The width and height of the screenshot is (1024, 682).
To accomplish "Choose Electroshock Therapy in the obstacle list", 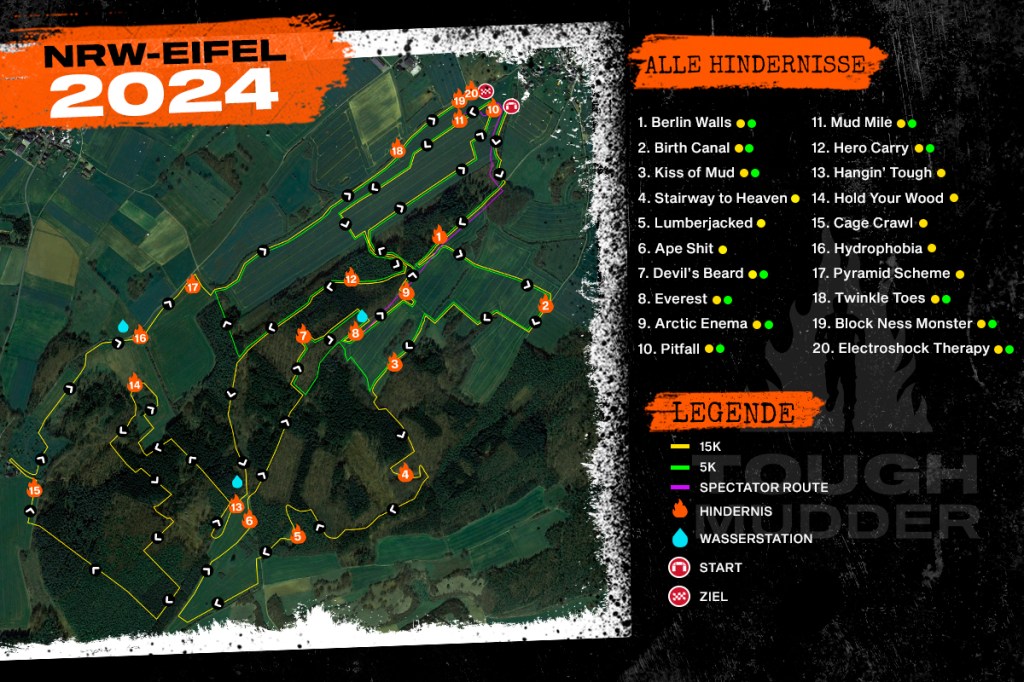I will tap(913, 349).
